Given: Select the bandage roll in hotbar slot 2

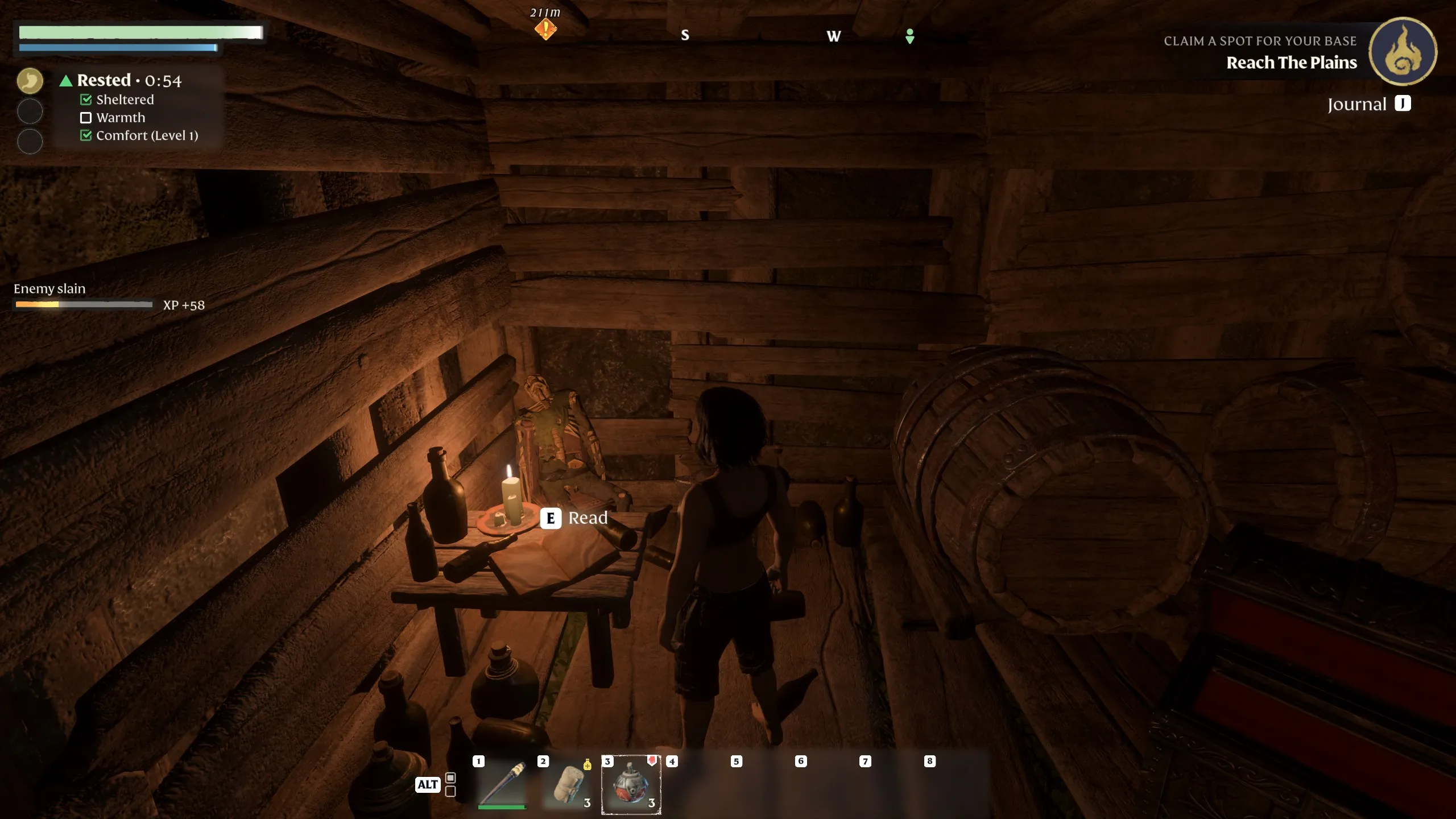Looking at the screenshot, I should click(568, 784).
